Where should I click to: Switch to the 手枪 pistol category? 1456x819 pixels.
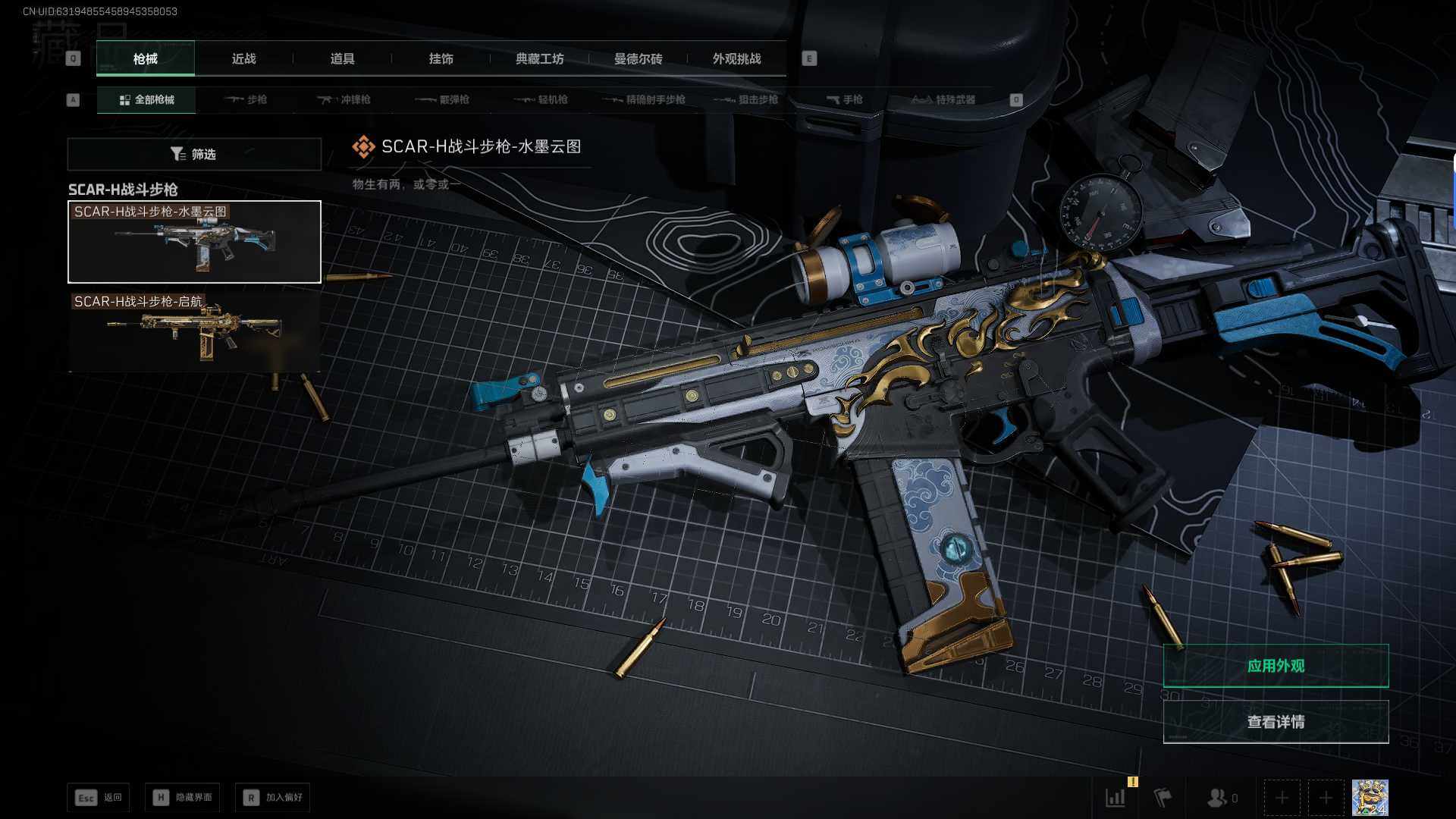click(x=844, y=100)
